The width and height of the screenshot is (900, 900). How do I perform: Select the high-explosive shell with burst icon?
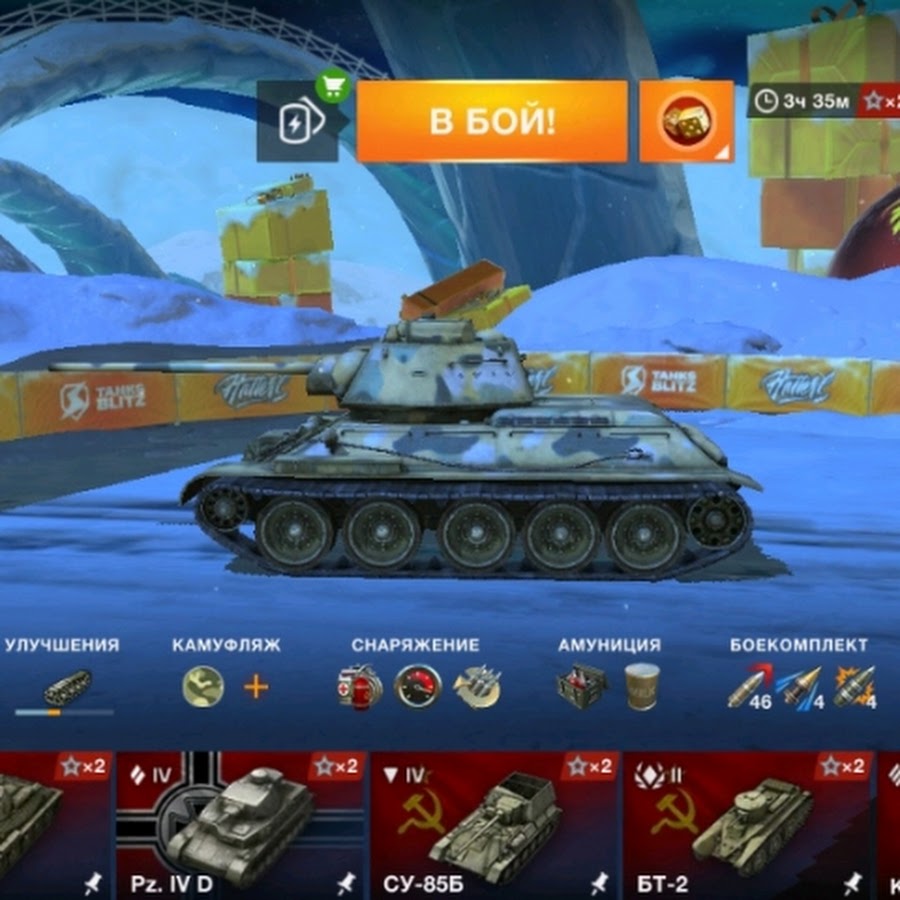click(855, 687)
